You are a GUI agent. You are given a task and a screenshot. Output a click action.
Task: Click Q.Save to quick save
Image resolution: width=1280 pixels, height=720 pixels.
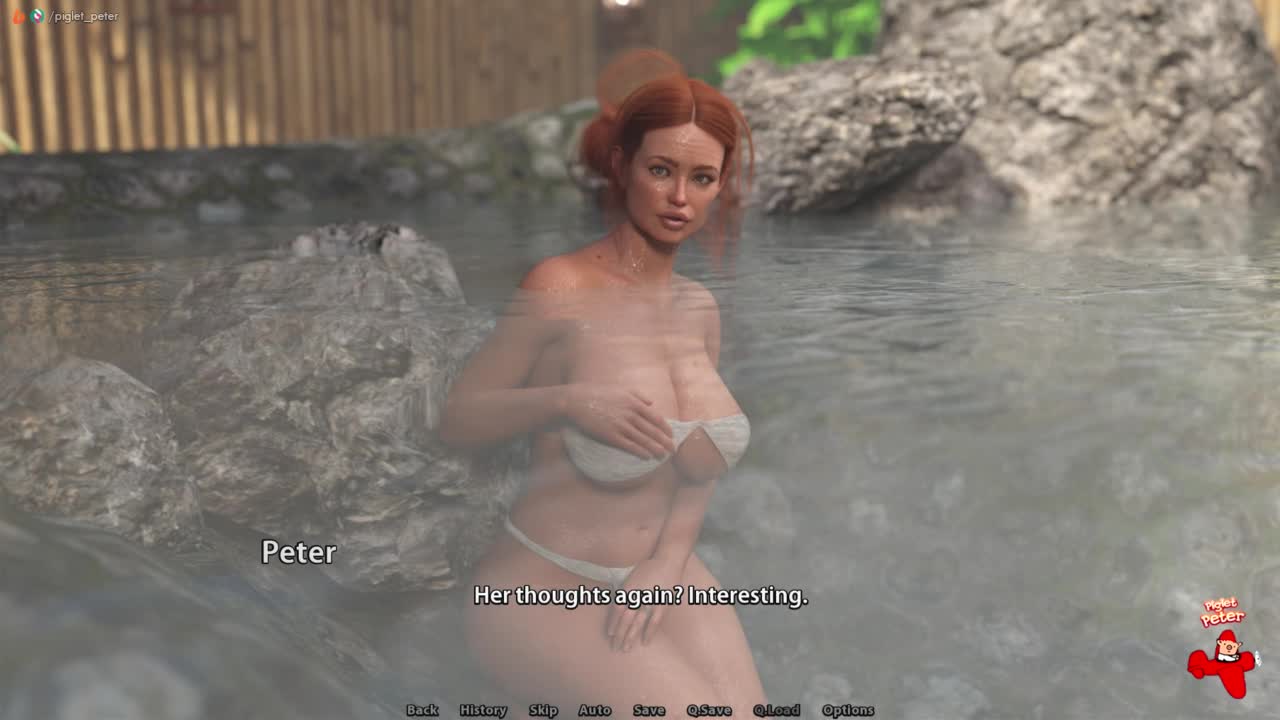[709, 710]
